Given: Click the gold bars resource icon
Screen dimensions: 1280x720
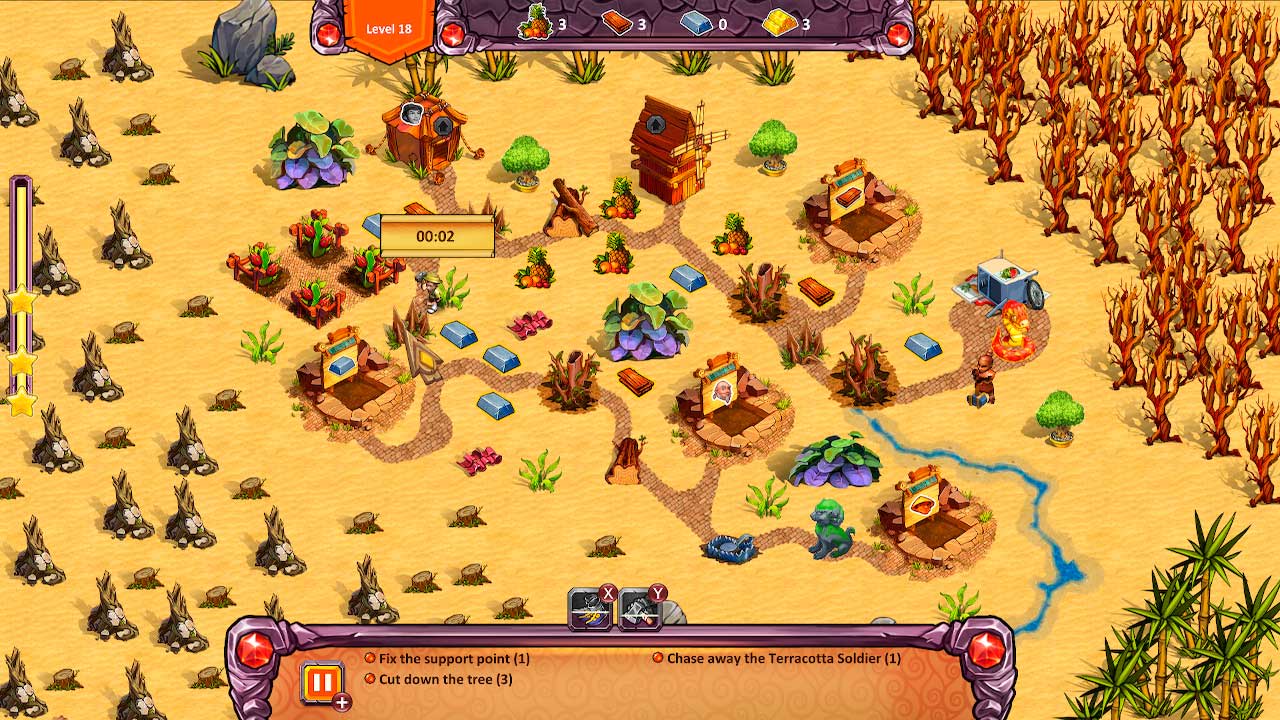Looking at the screenshot, I should coord(782,24).
